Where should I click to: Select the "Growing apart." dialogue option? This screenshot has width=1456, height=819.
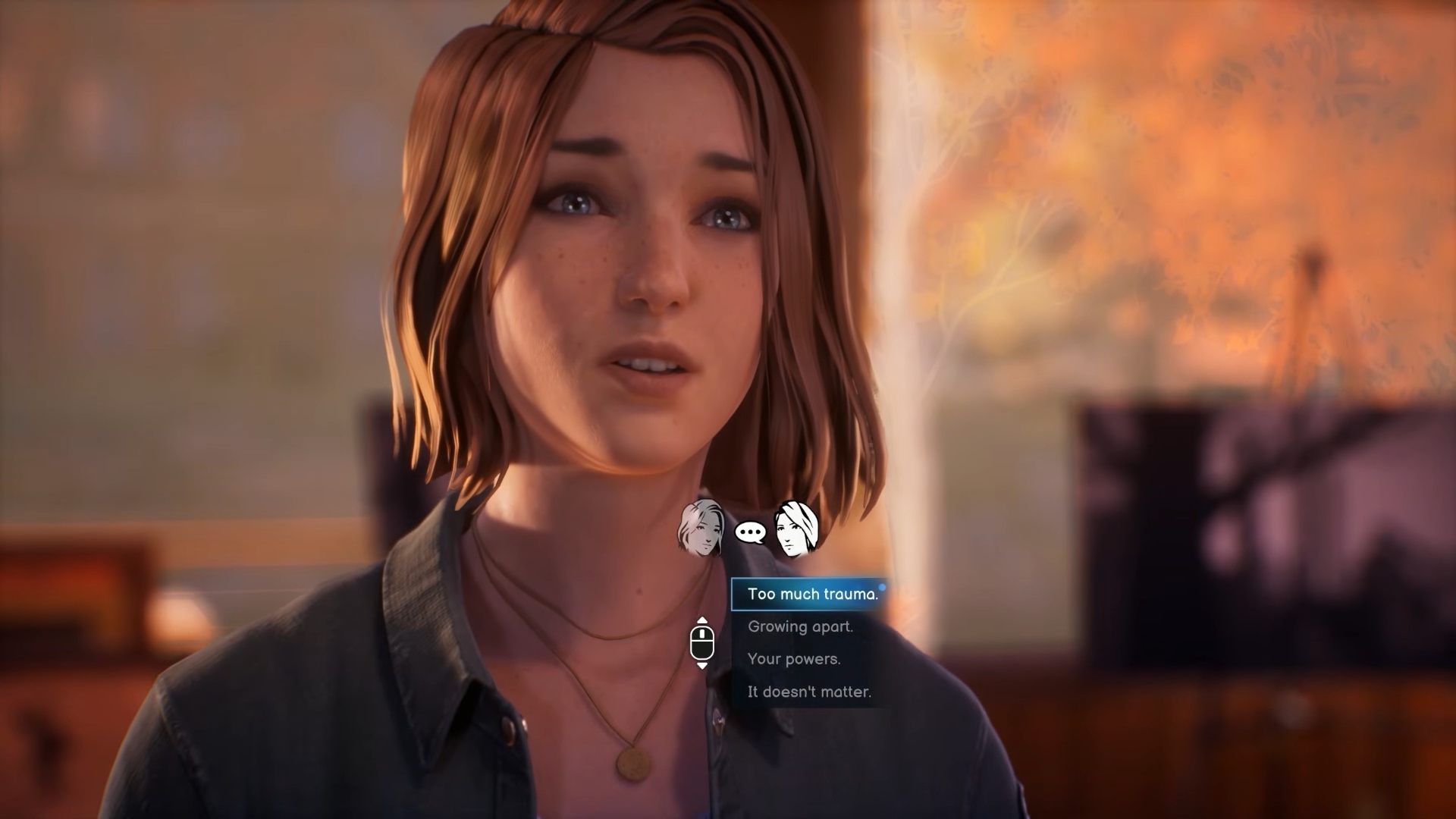coord(800,626)
